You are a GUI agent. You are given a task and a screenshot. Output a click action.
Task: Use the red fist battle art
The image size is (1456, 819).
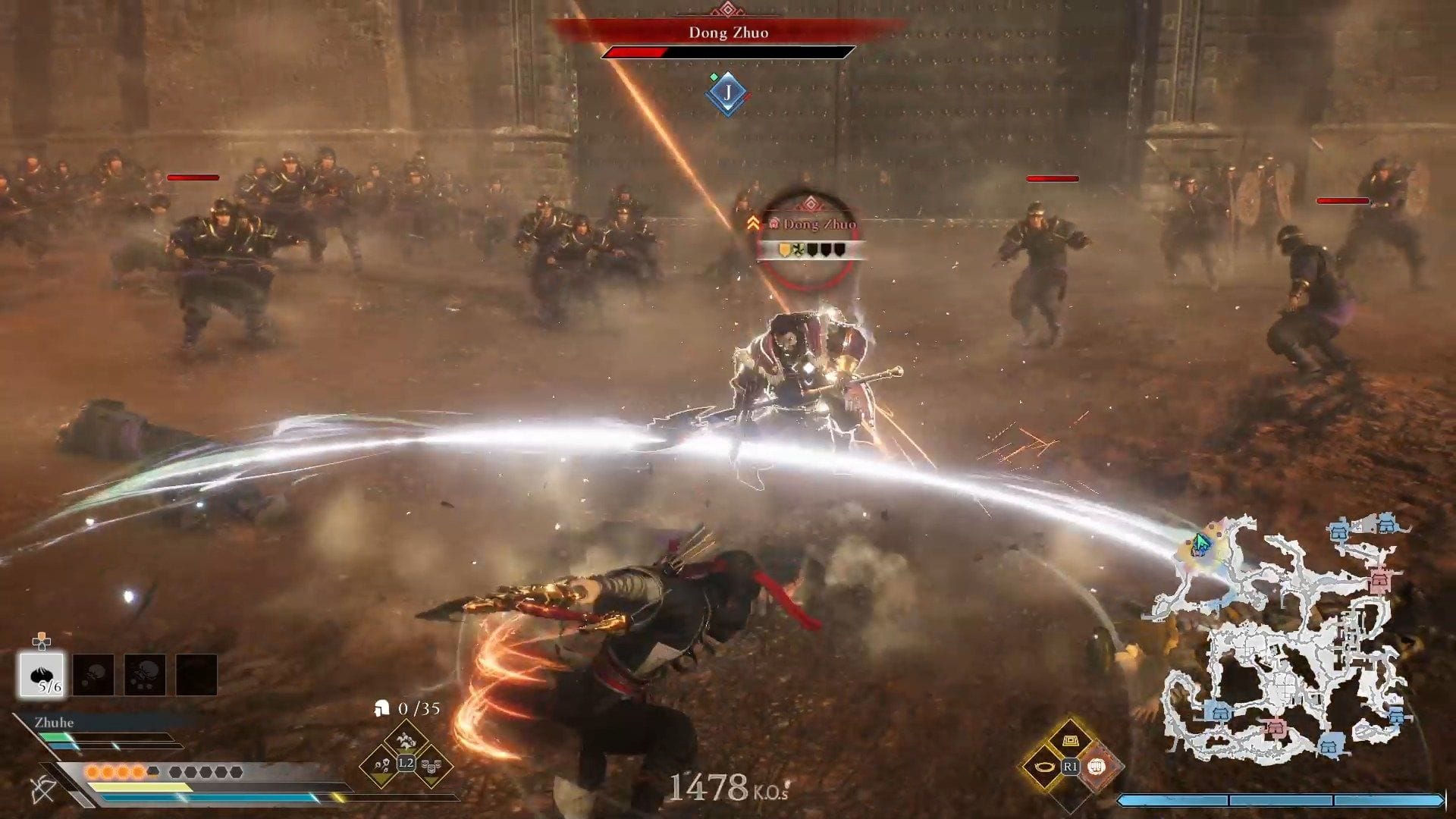point(1097,767)
